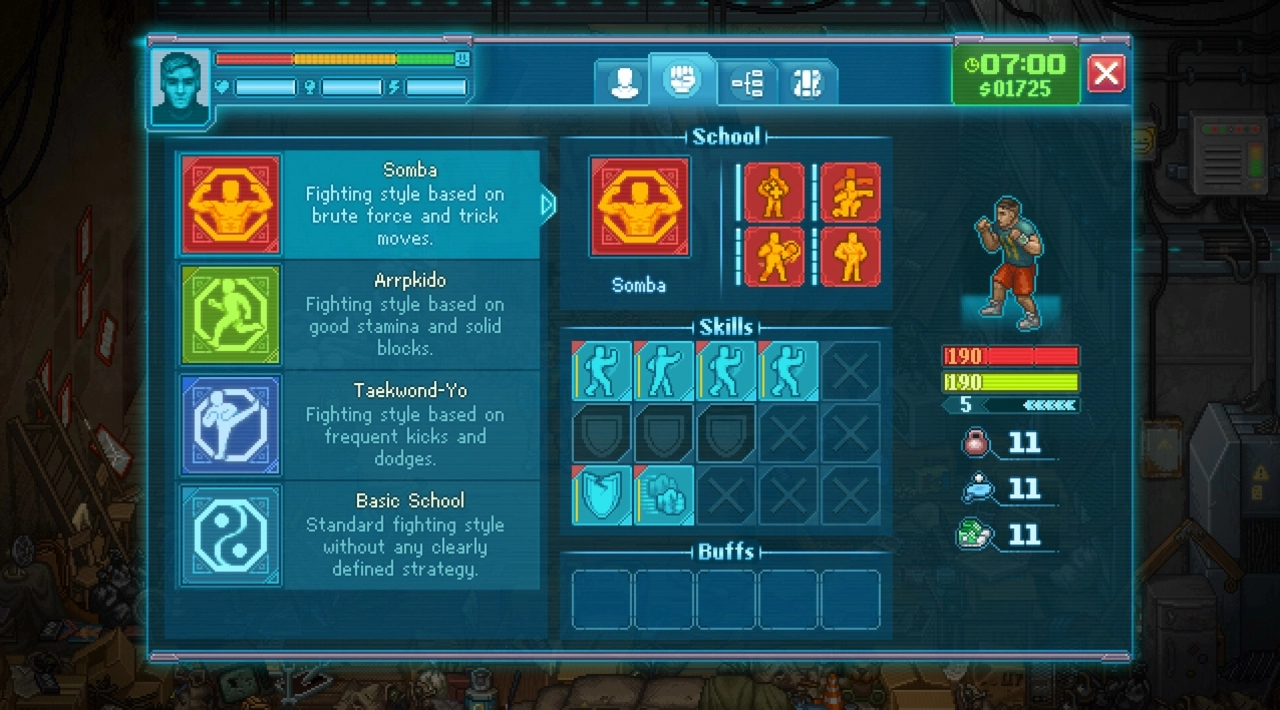The image size is (1280, 710).
Task: Close the character window with the red X
Action: (x=1105, y=73)
